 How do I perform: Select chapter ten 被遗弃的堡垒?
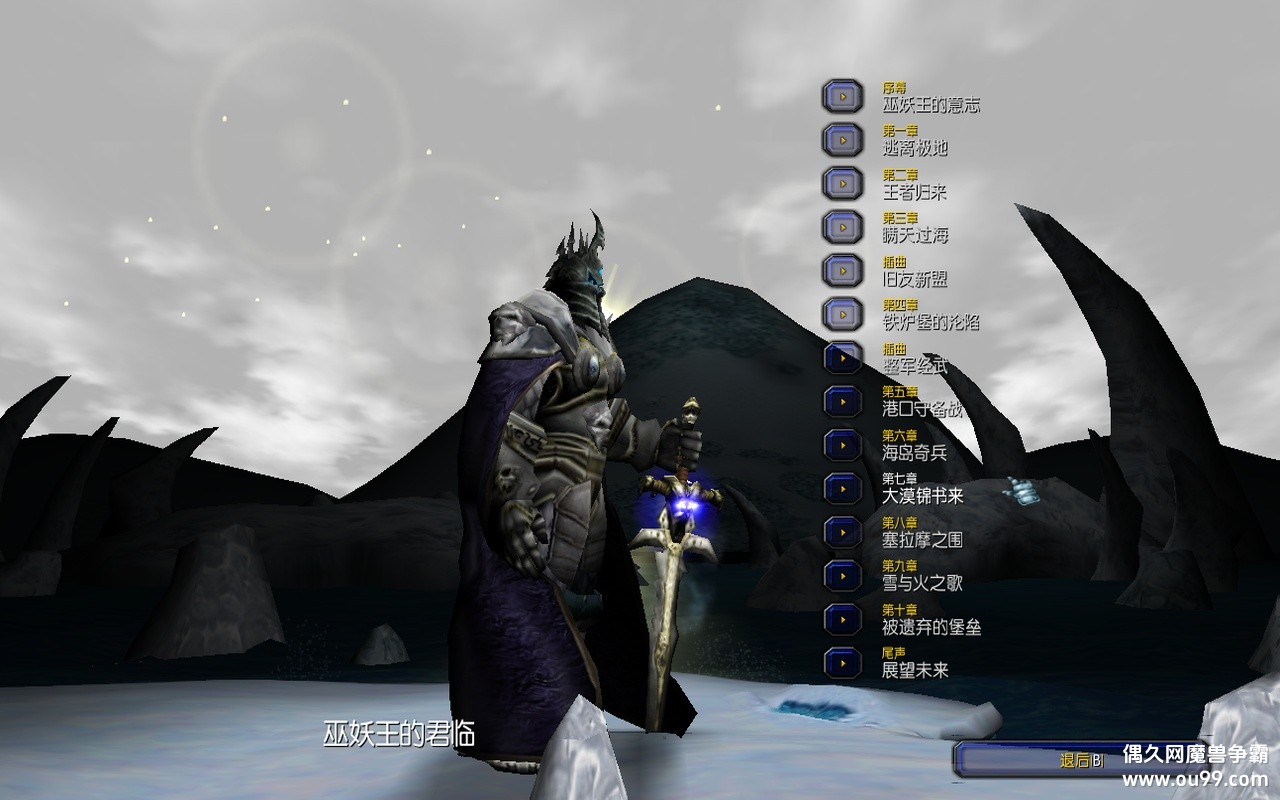842,619
